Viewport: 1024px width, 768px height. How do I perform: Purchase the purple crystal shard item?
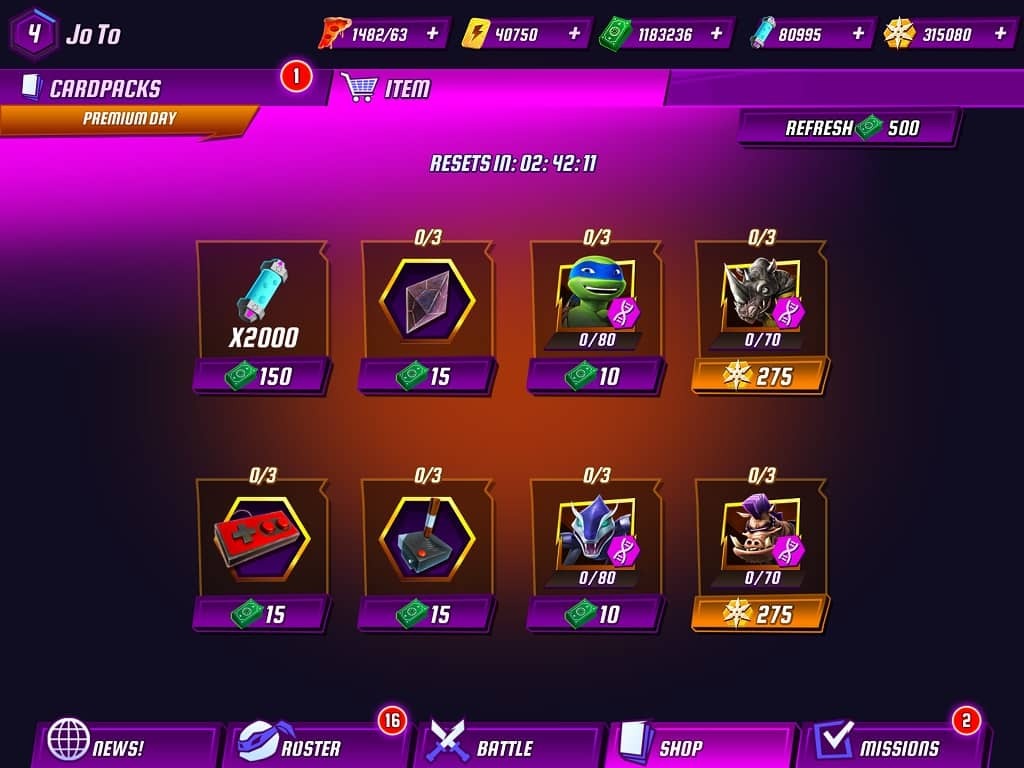(x=427, y=376)
